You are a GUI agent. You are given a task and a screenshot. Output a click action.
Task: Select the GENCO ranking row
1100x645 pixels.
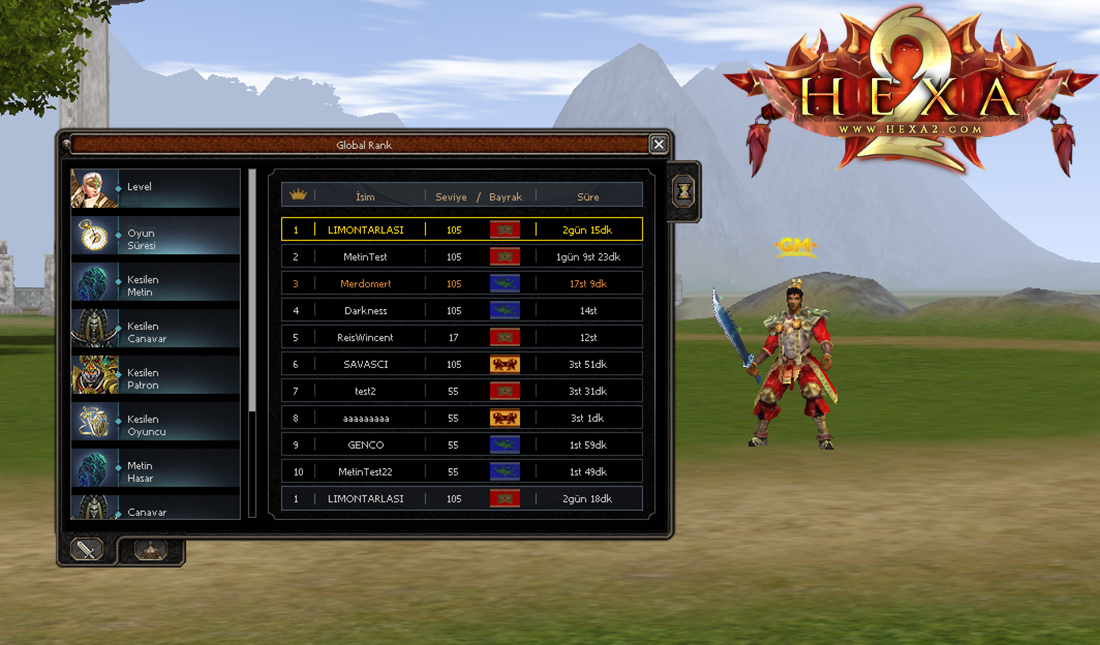462,445
